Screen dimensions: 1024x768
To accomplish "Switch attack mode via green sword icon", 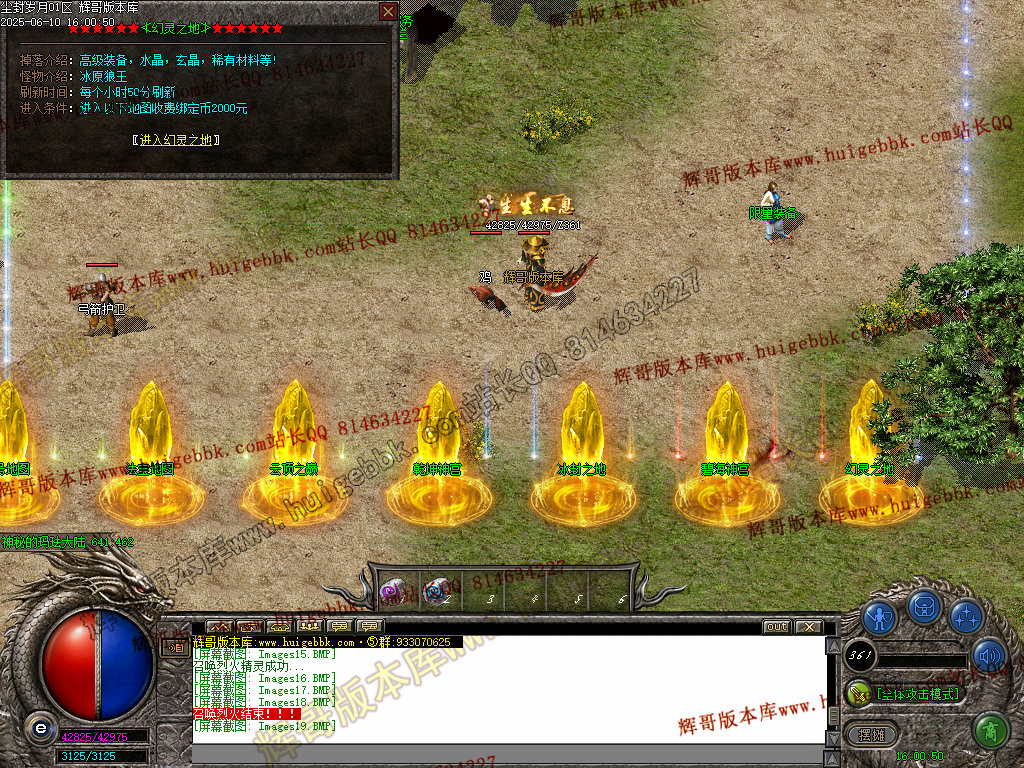I will coord(858,693).
